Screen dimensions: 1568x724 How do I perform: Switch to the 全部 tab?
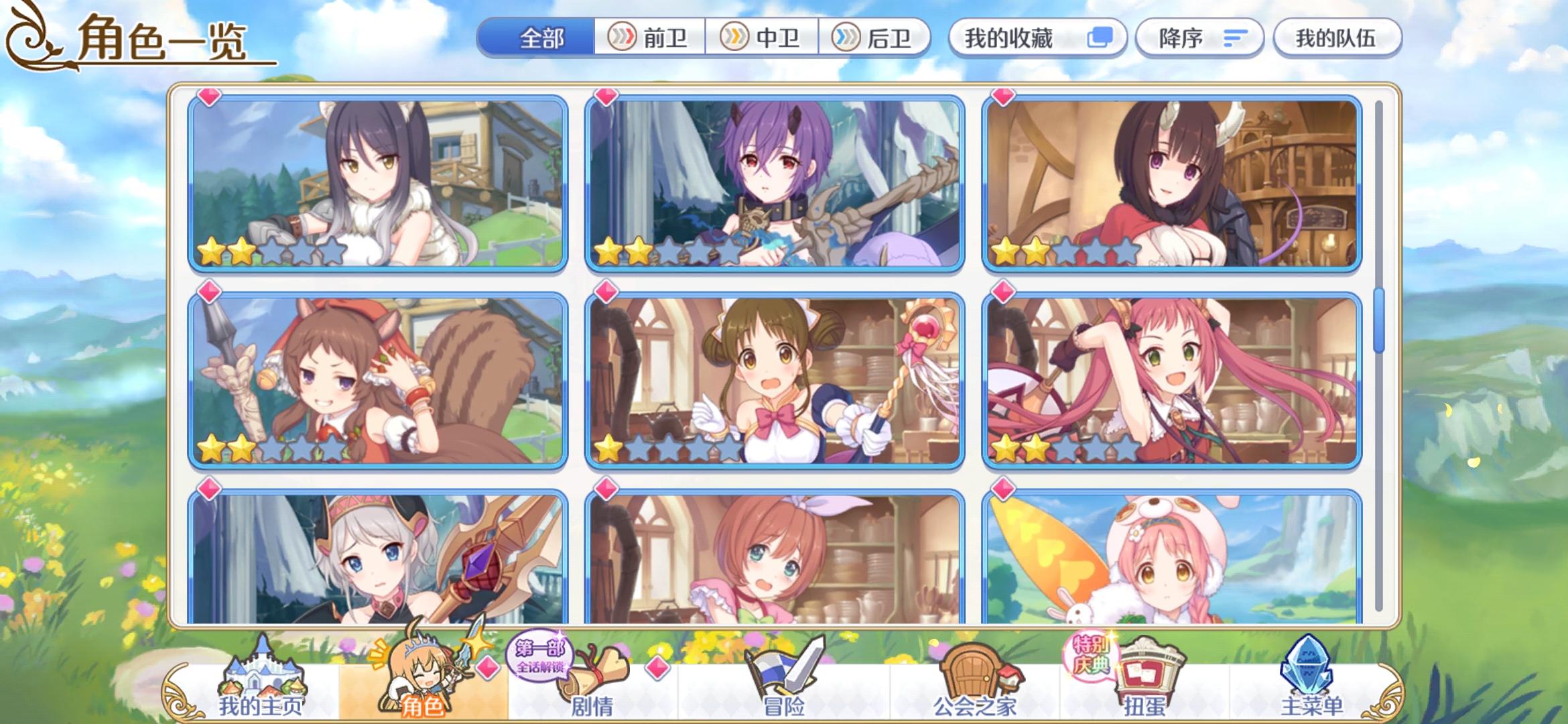[540, 38]
